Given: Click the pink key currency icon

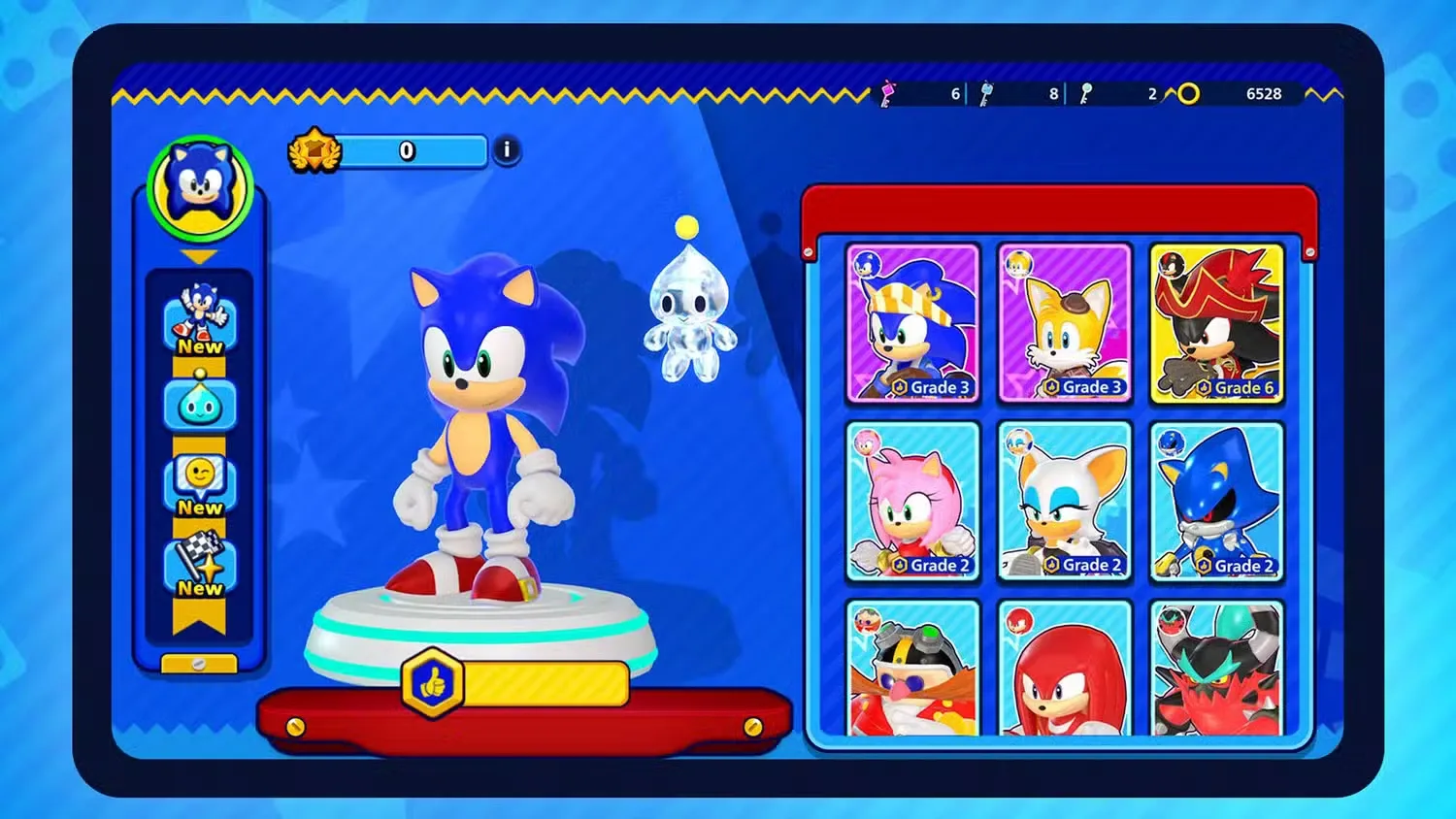Looking at the screenshot, I should click(888, 94).
